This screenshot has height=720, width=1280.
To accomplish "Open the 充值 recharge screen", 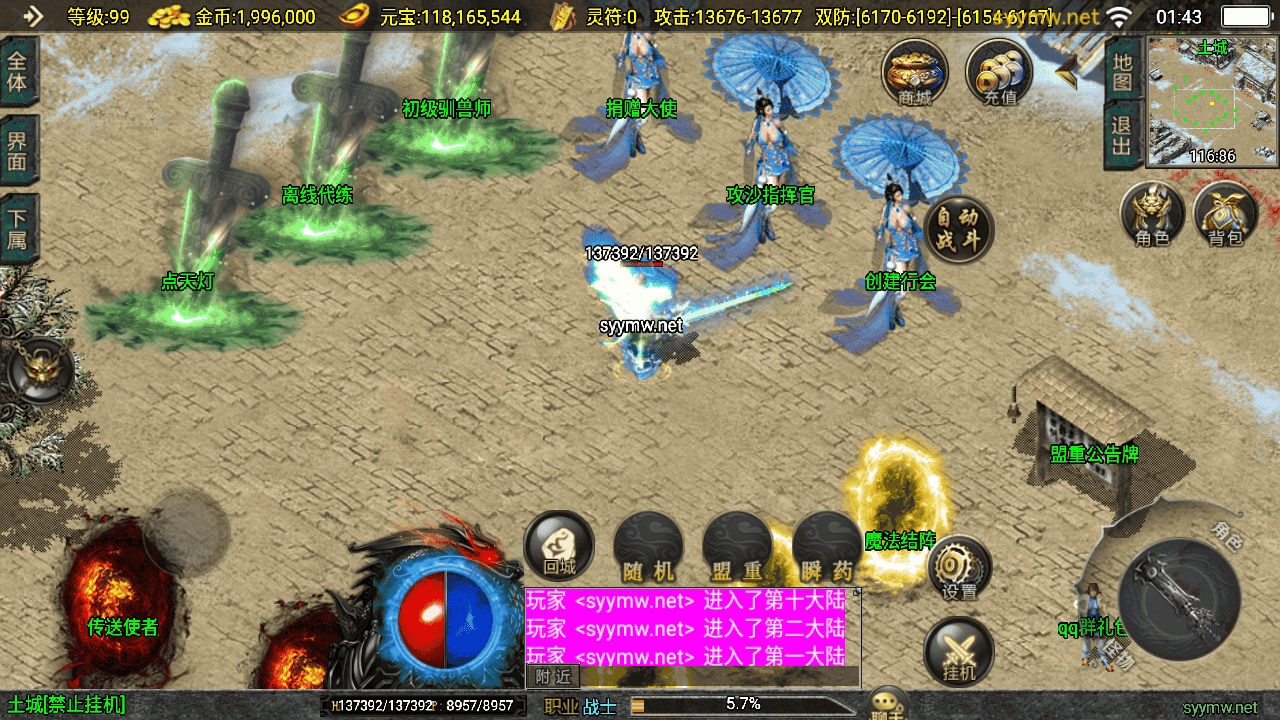I will (x=999, y=73).
